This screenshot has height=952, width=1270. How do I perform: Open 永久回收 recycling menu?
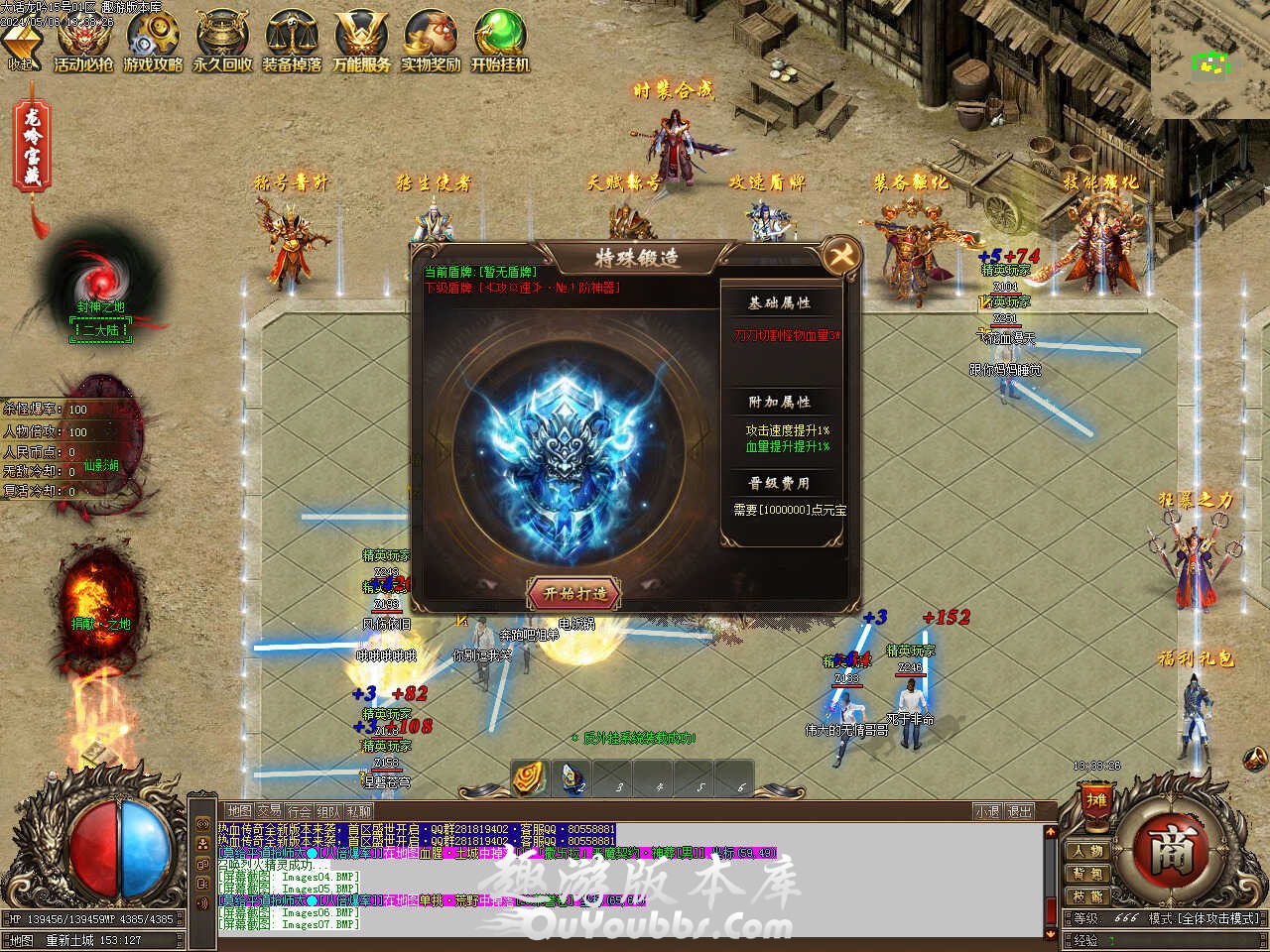click(x=222, y=42)
